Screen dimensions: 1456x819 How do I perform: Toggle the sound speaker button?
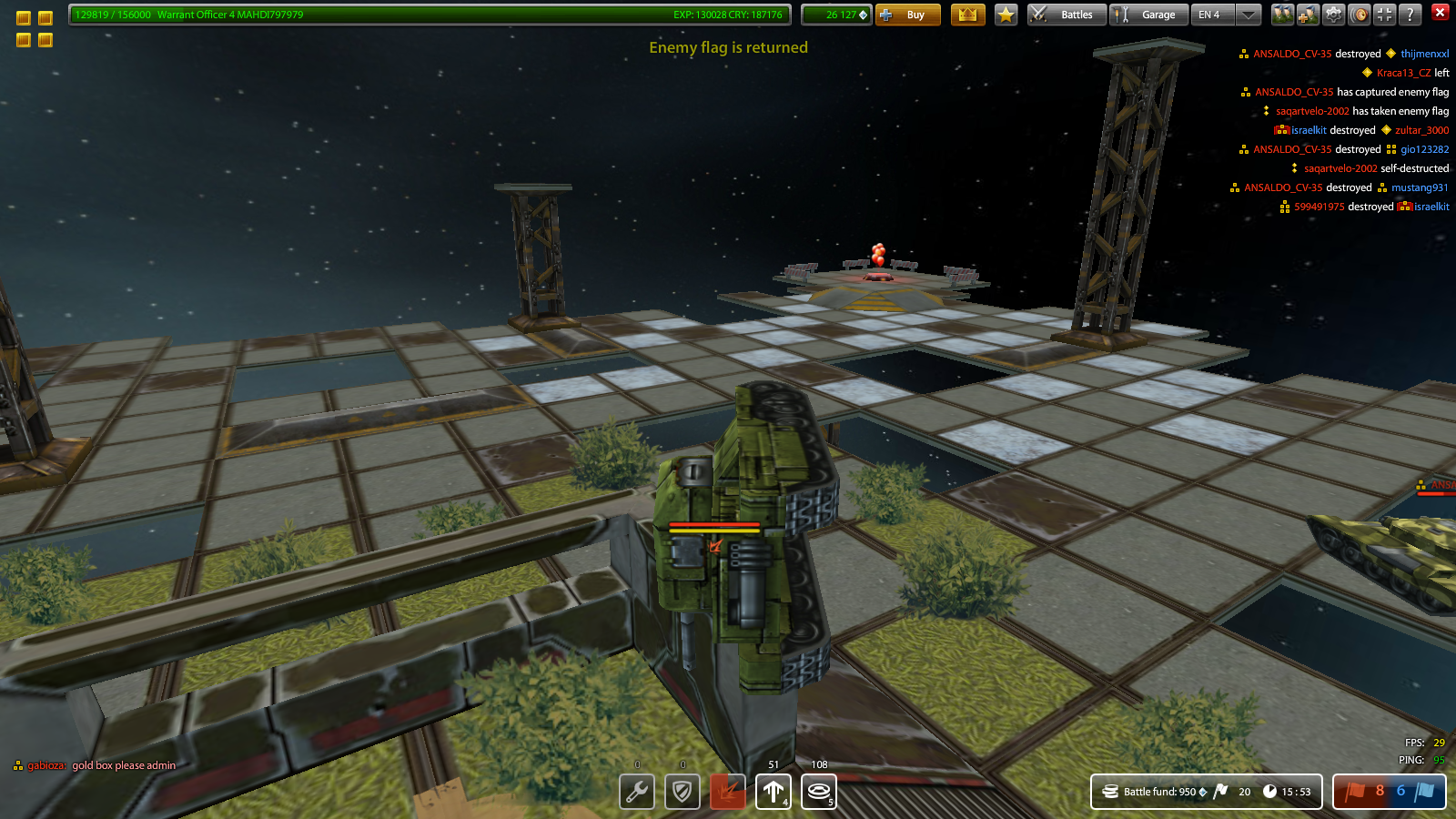1359,15
